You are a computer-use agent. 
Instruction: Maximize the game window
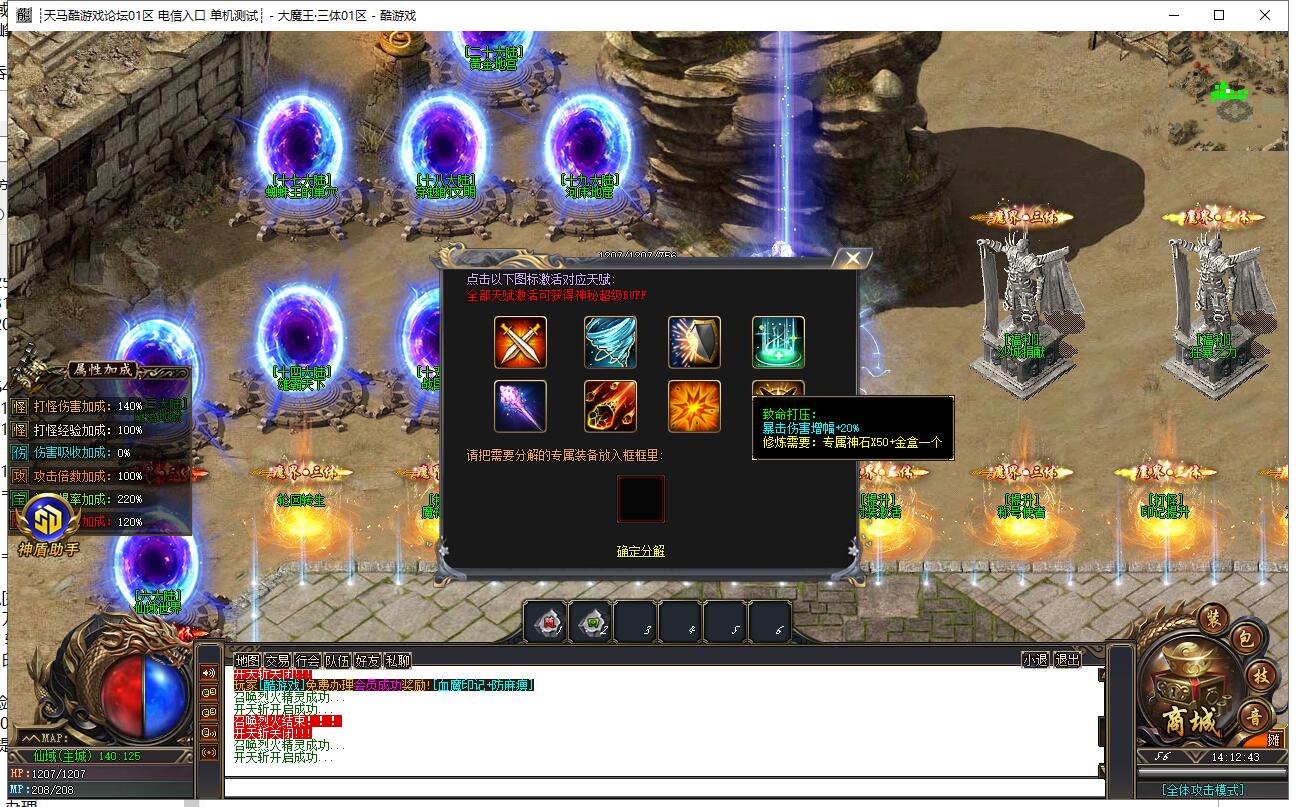[x=1219, y=15]
